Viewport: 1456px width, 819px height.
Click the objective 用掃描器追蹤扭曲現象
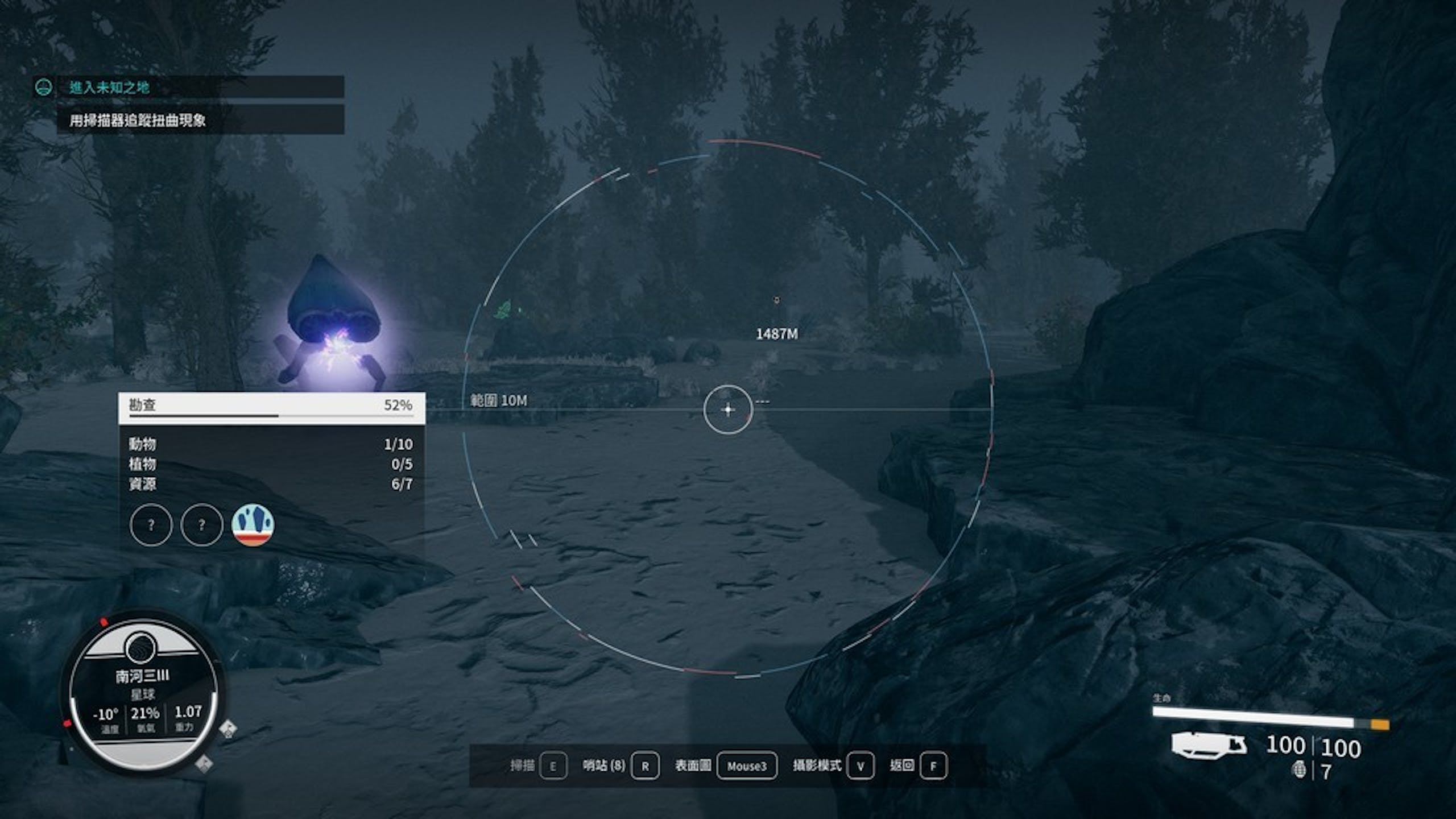point(138,120)
